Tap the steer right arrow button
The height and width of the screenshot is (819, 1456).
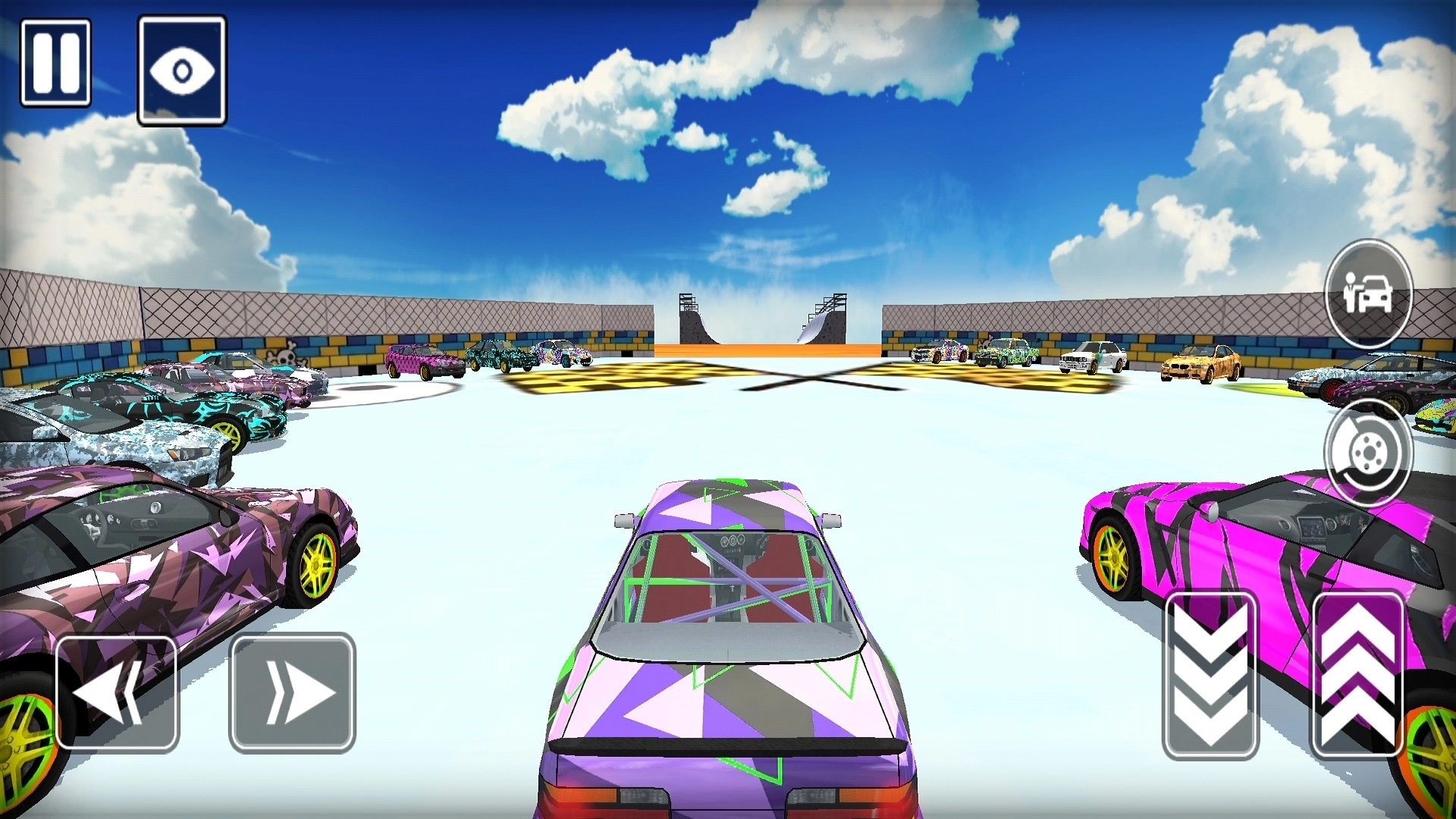pos(292,692)
